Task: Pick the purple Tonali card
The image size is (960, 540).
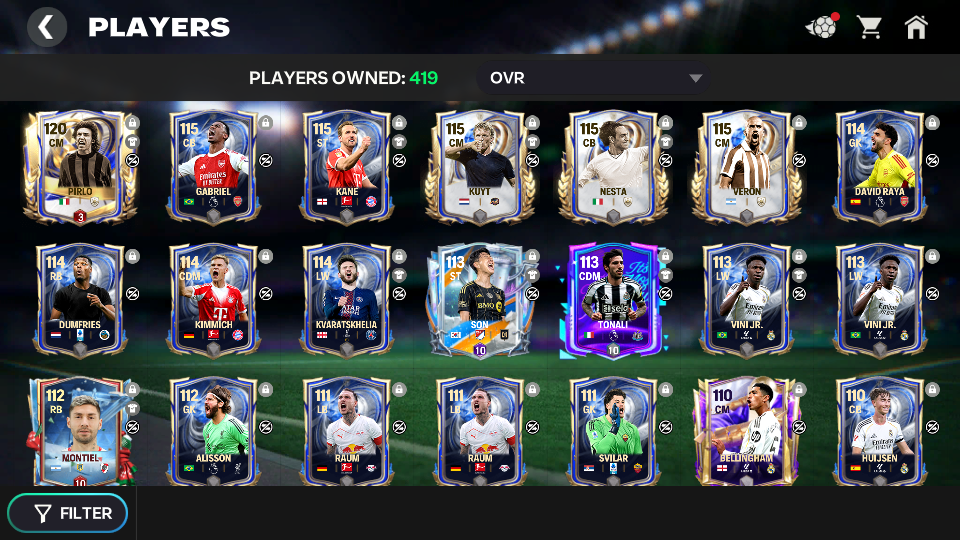Action: [x=613, y=299]
